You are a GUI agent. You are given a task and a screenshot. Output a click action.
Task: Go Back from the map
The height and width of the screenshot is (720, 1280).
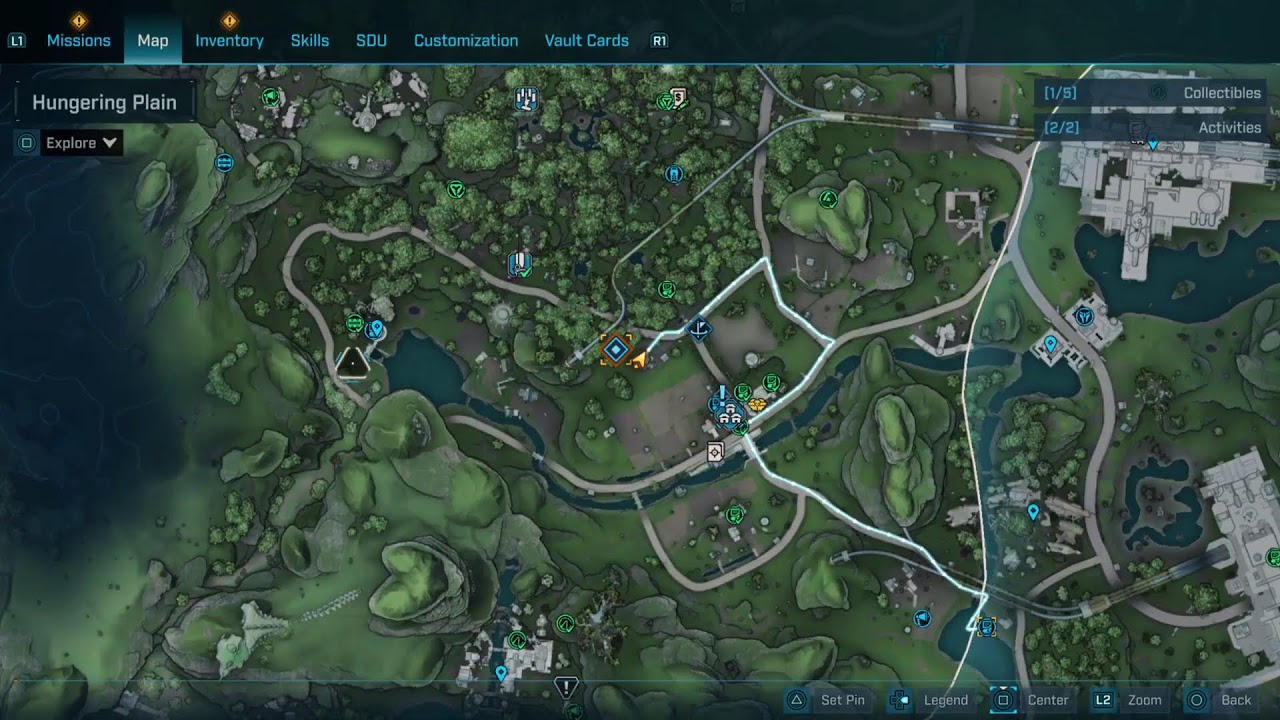pyautogui.click(x=1218, y=700)
